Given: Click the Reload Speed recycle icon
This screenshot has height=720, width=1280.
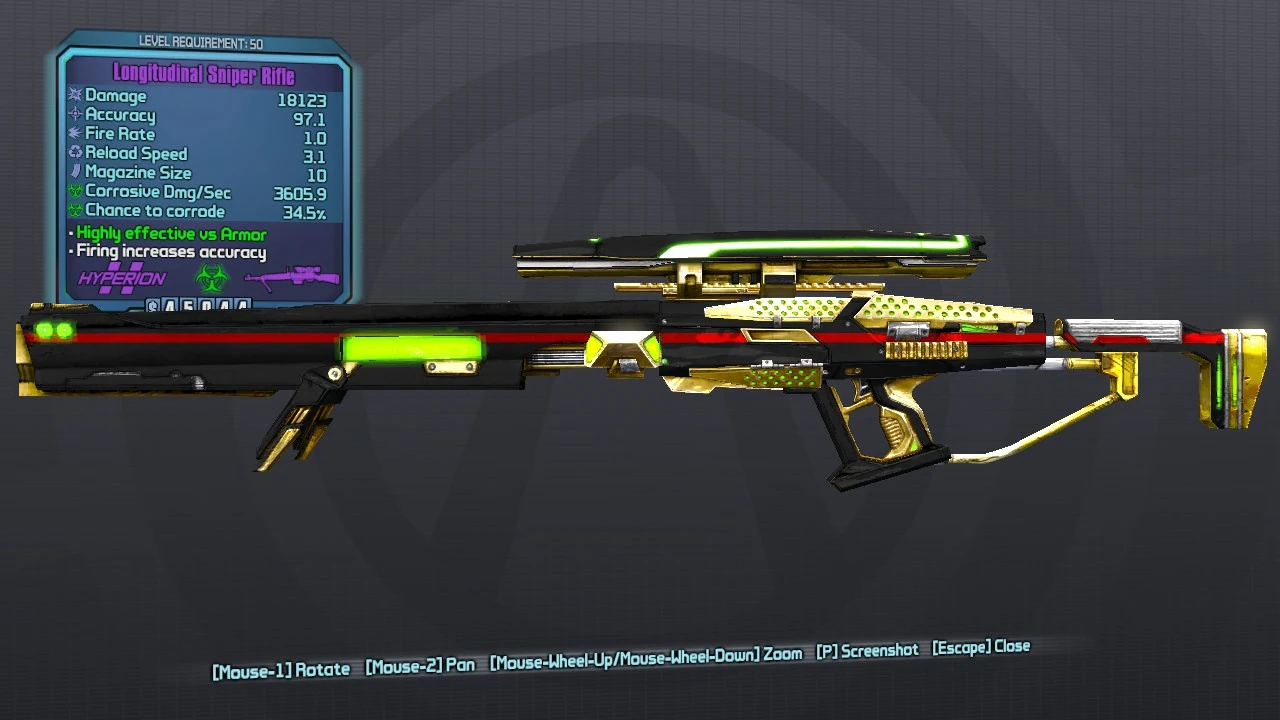Looking at the screenshot, I should coord(75,153).
